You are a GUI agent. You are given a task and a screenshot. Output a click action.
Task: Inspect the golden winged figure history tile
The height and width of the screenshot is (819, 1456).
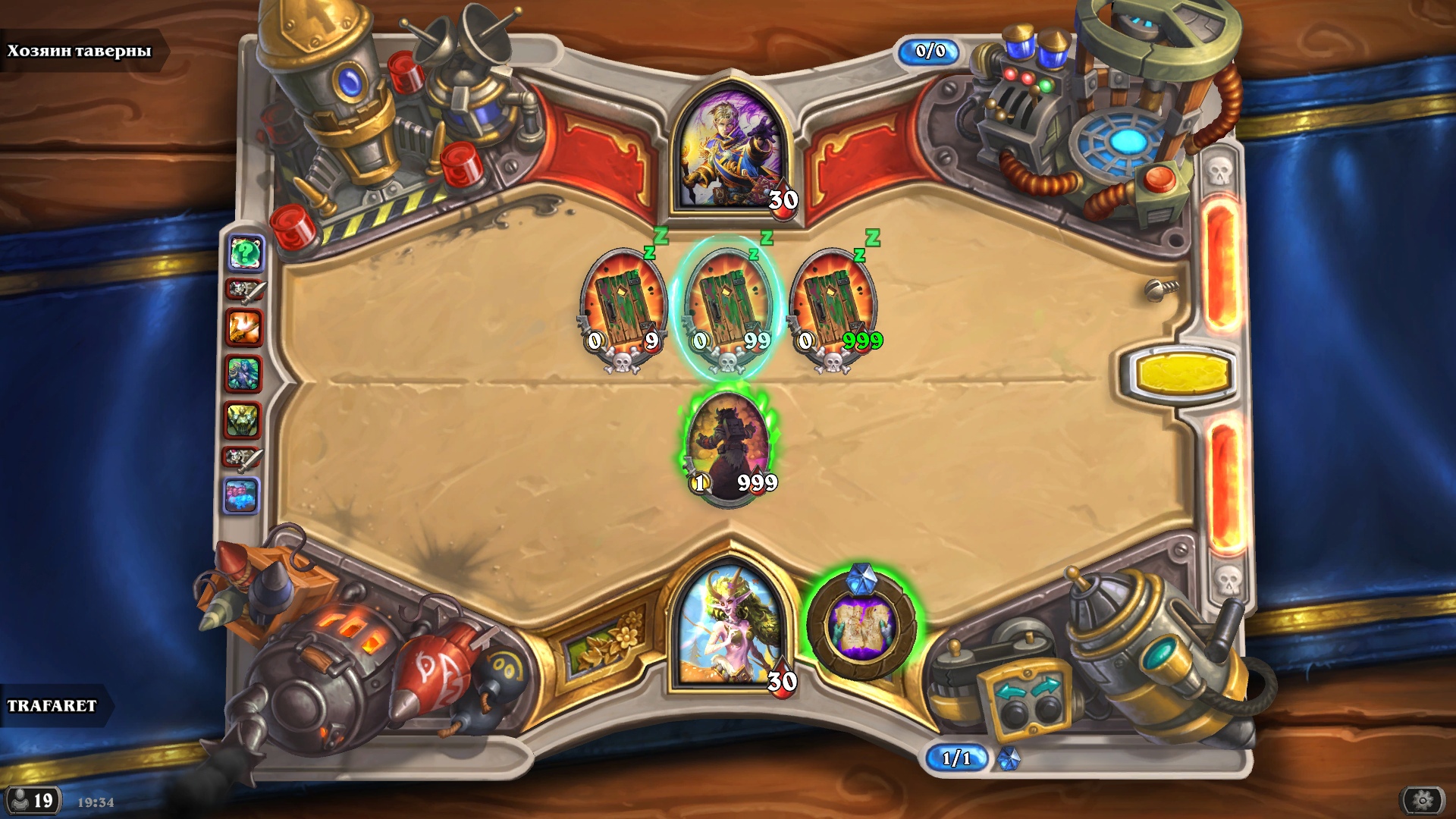coord(243,419)
